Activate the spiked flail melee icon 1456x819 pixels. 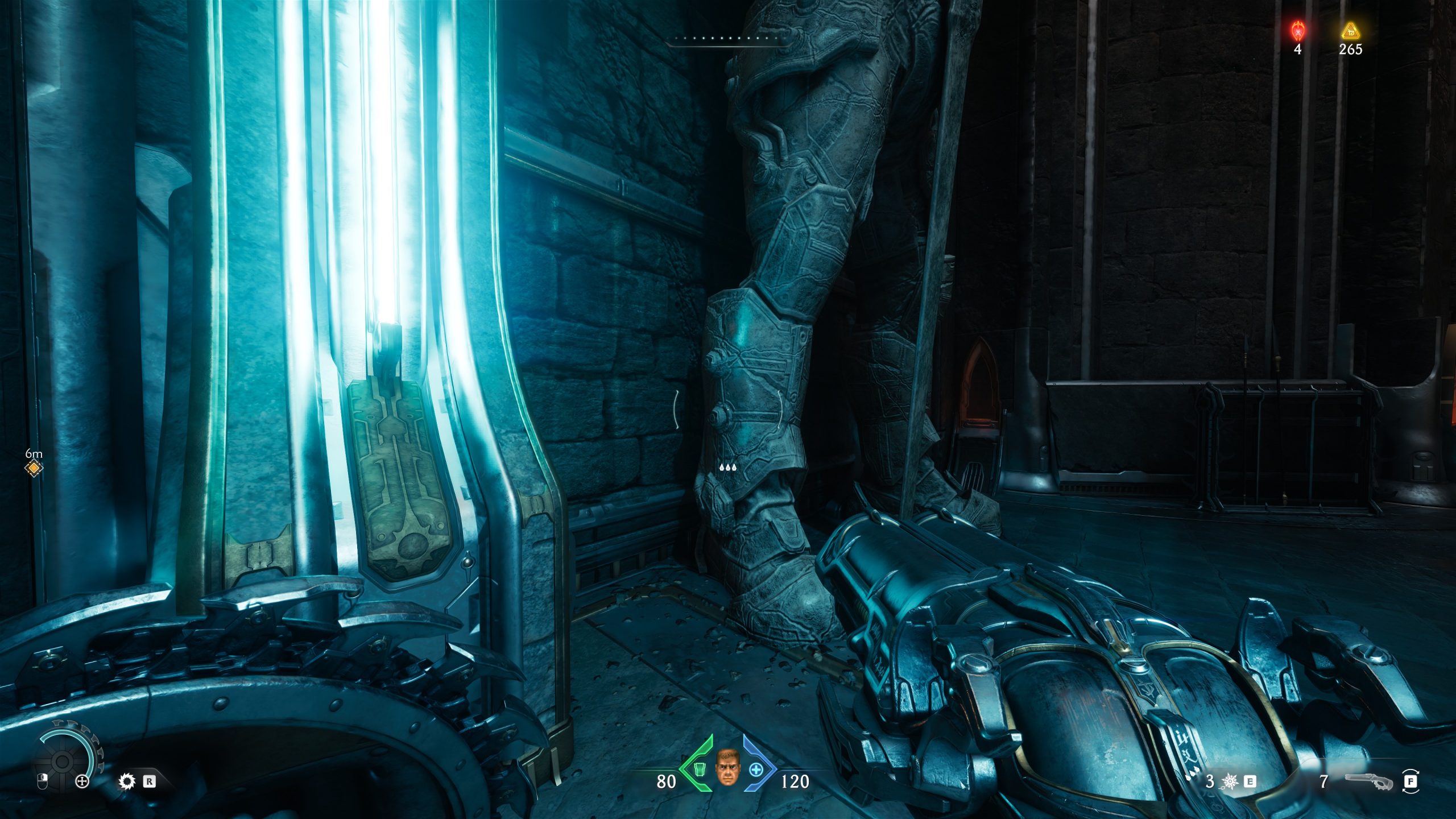1230,781
